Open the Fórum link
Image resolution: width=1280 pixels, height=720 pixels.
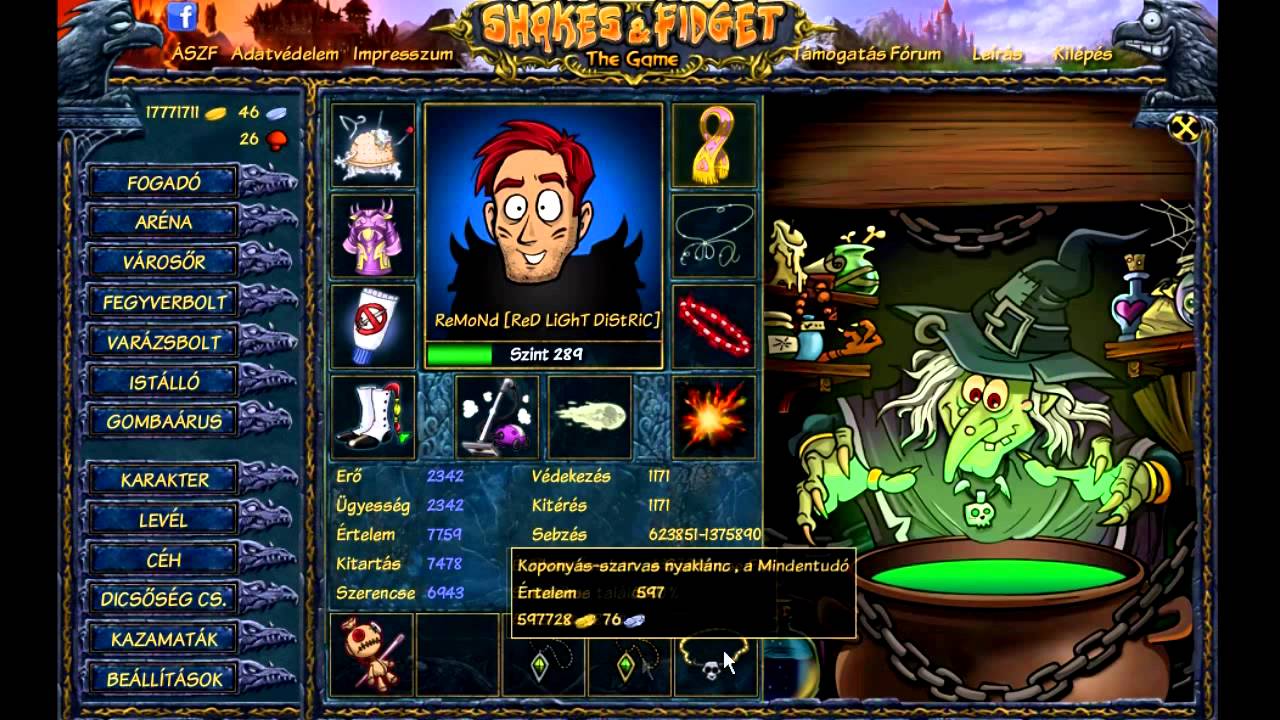[x=914, y=54]
